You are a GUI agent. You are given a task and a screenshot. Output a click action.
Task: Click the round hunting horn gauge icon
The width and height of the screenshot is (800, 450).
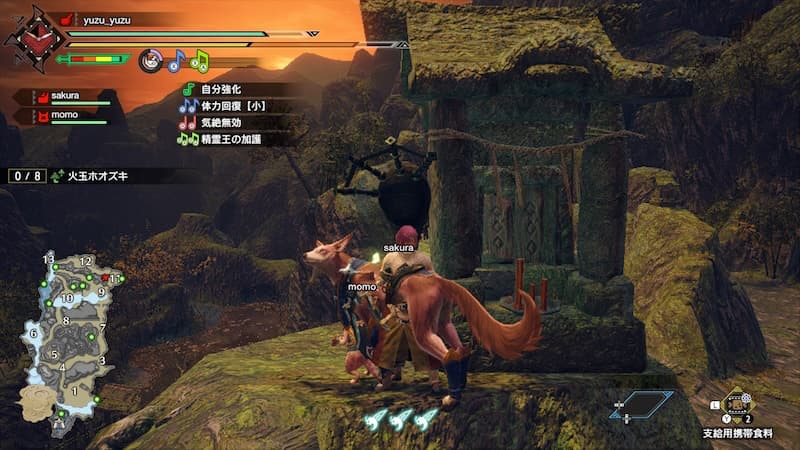point(151,60)
